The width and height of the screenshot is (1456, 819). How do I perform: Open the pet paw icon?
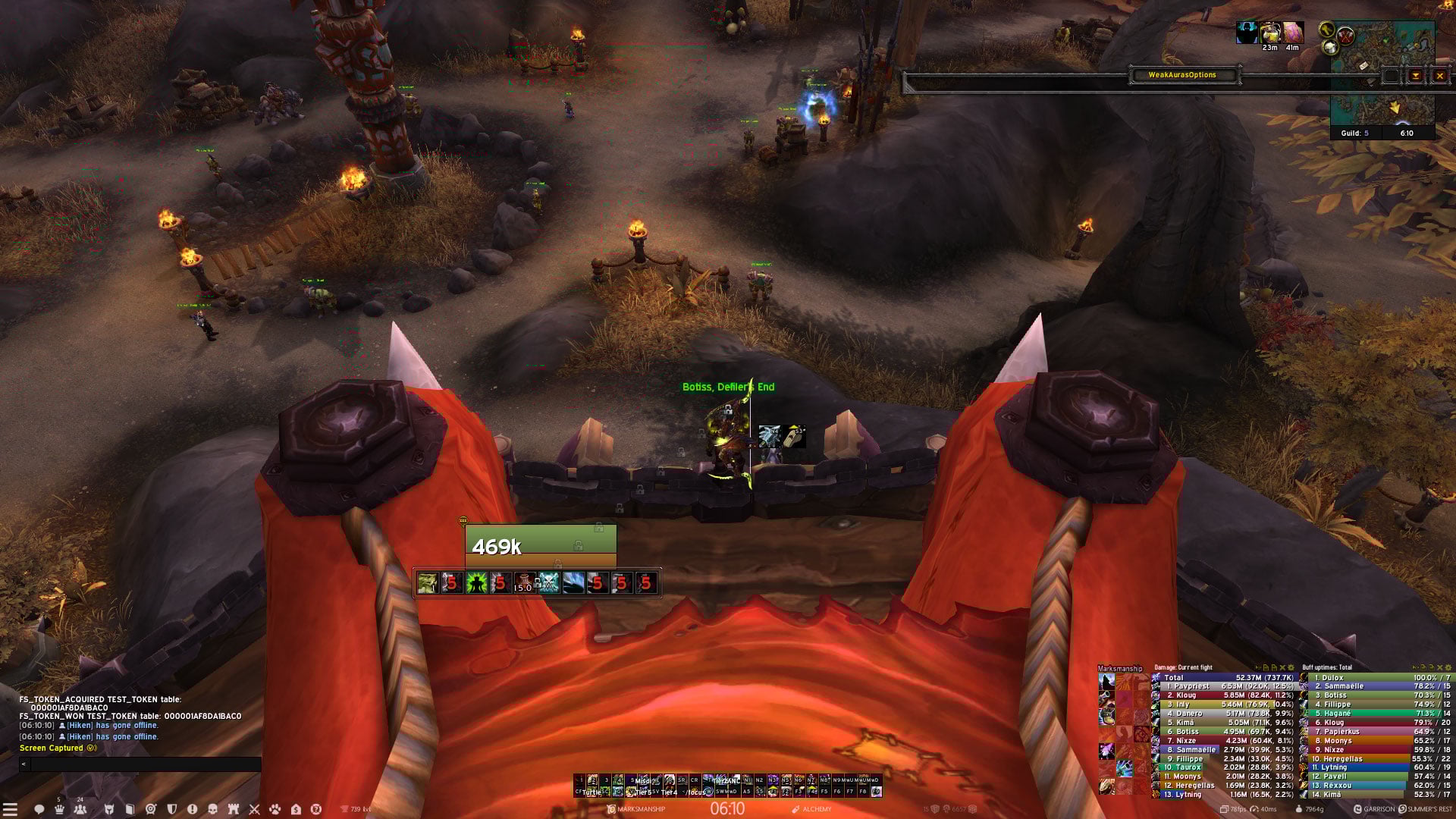pos(275,809)
